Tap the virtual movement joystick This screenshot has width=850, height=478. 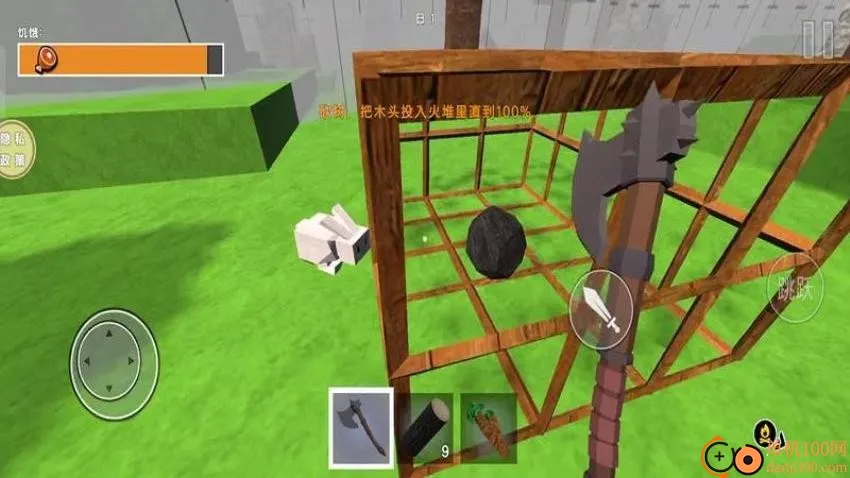point(114,353)
